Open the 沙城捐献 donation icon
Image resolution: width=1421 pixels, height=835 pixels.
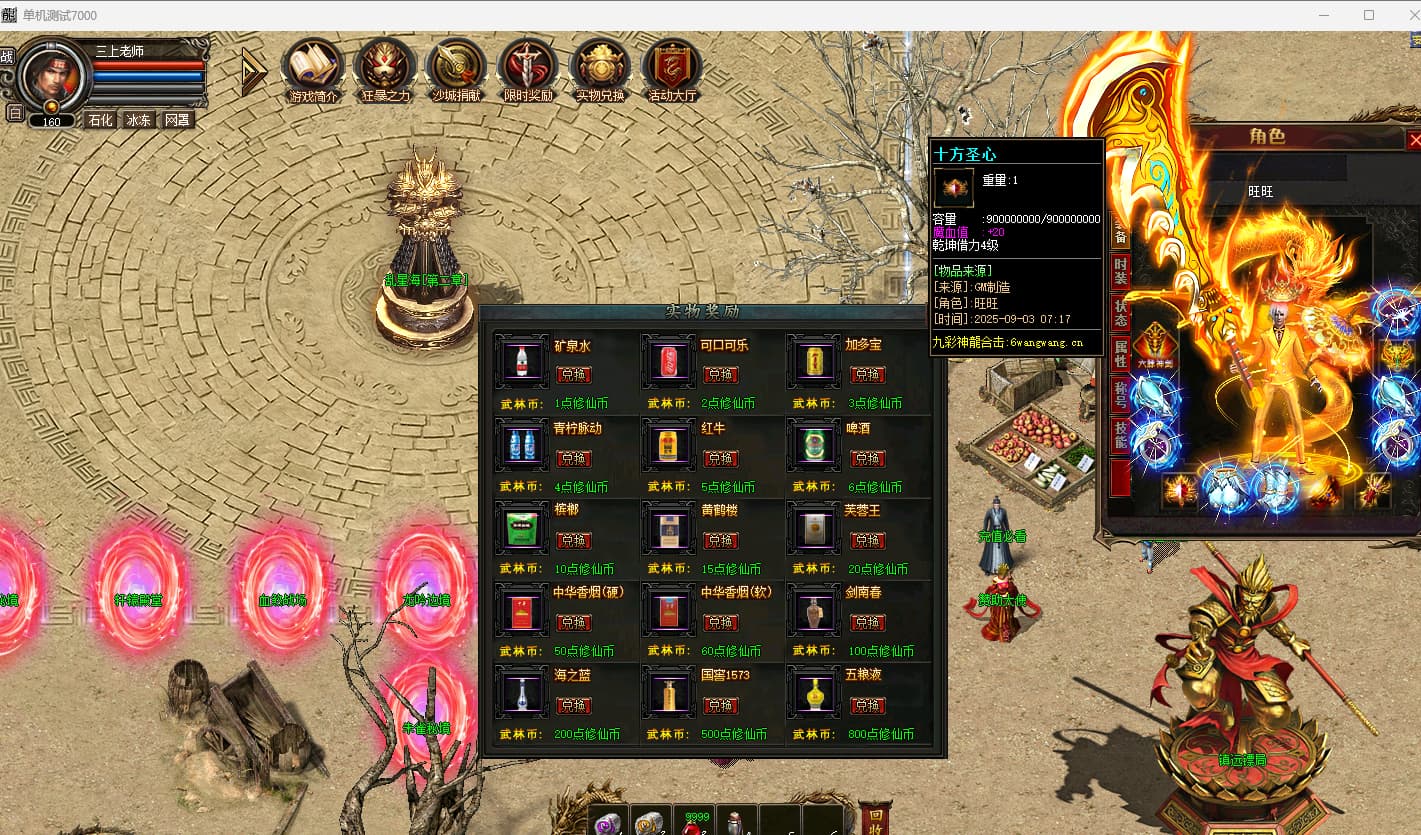(x=456, y=68)
